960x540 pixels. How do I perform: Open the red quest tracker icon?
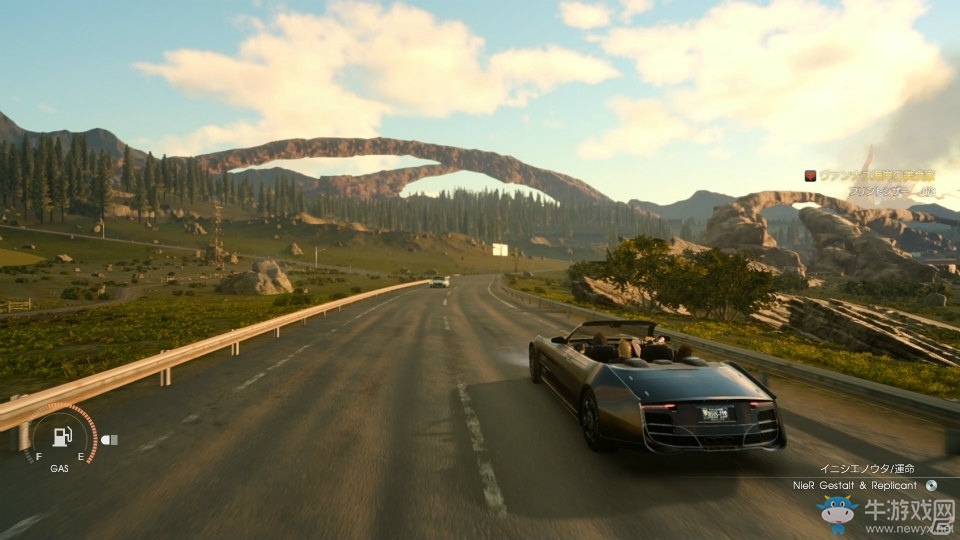[x=811, y=175]
